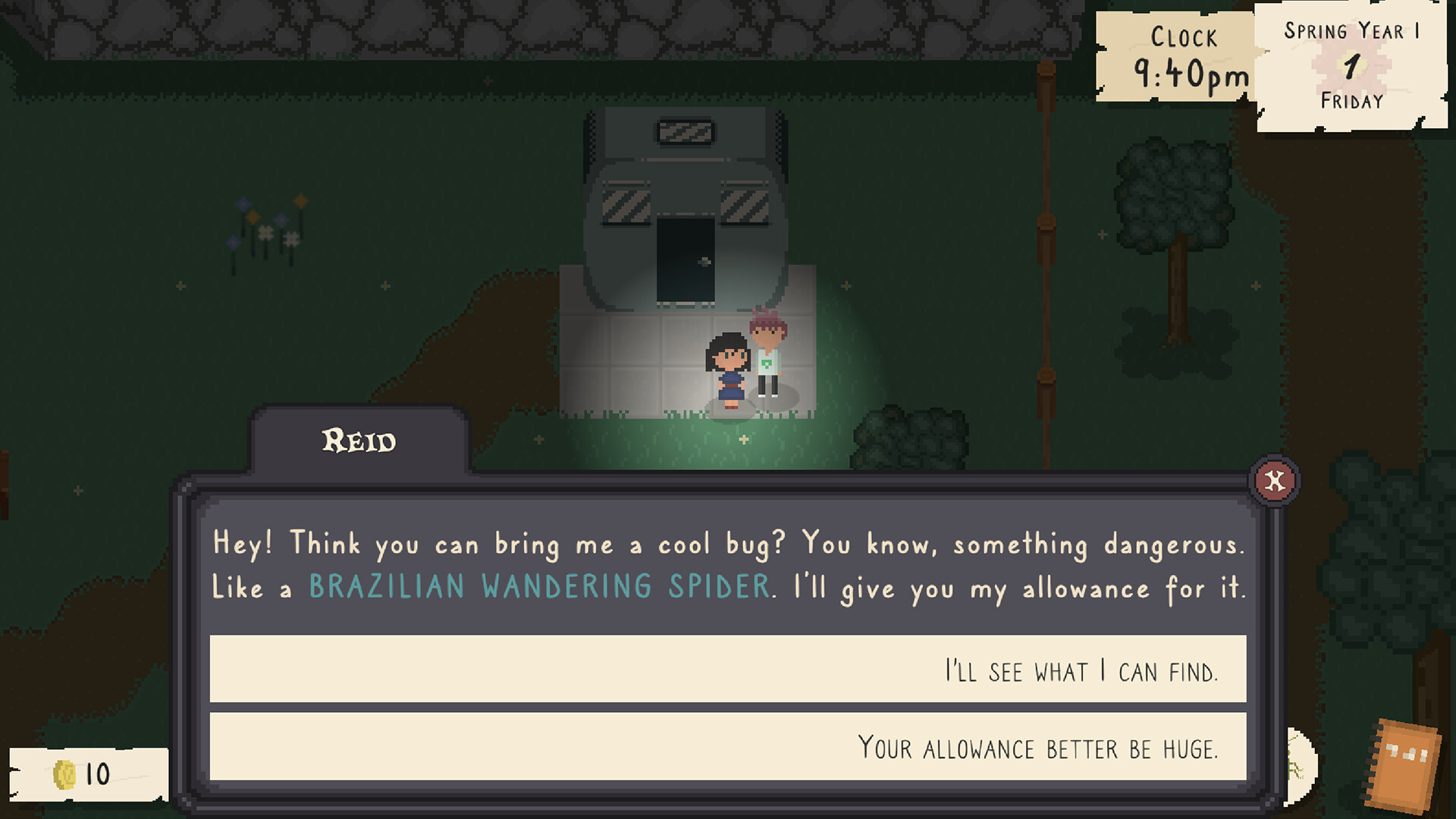Image resolution: width=1456 pixels, height=819 pixels.
Task: Select the Reid name tab
Action: pos(359,441)
